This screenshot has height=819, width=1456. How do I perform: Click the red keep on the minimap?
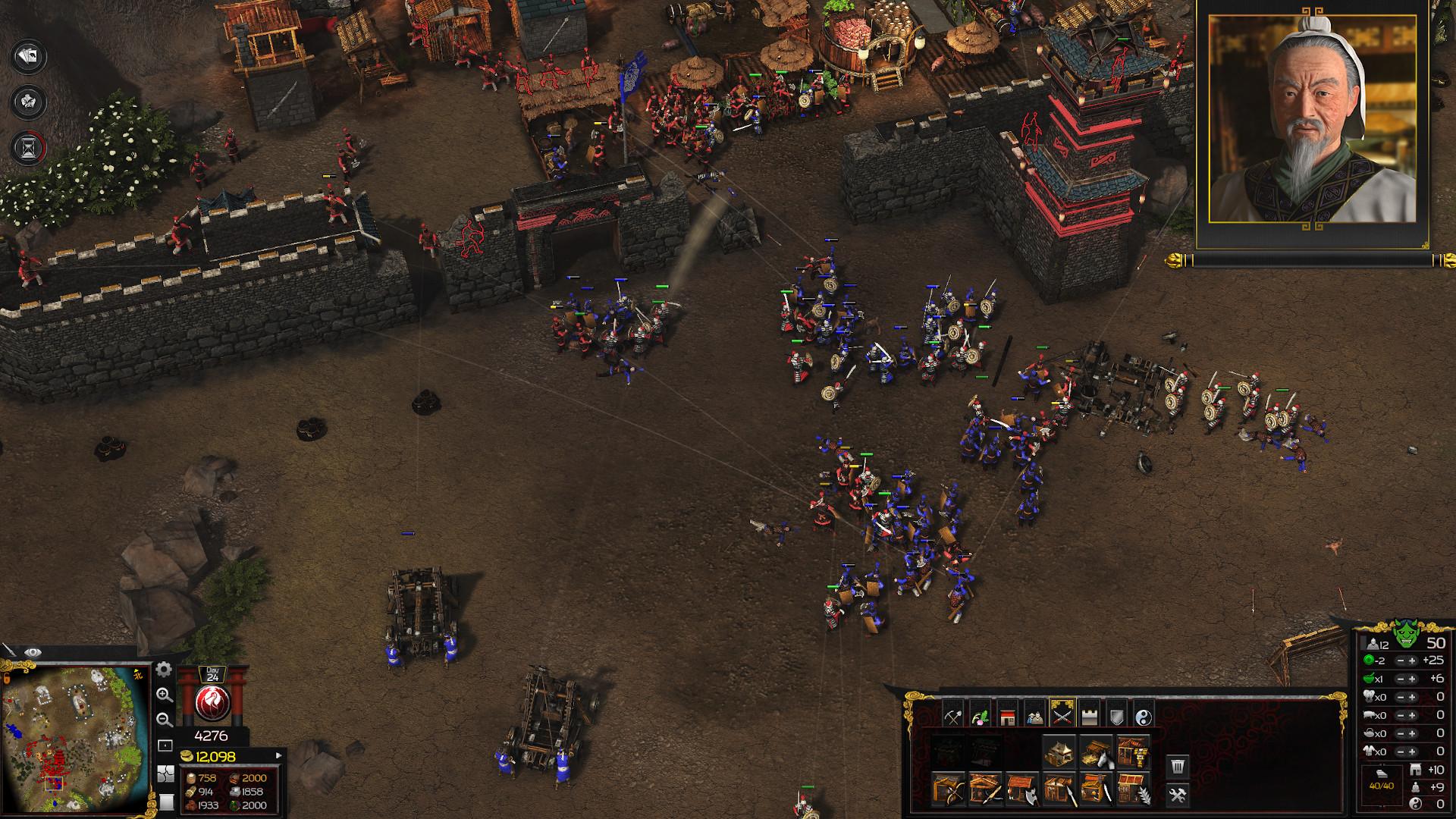[58, 757]
